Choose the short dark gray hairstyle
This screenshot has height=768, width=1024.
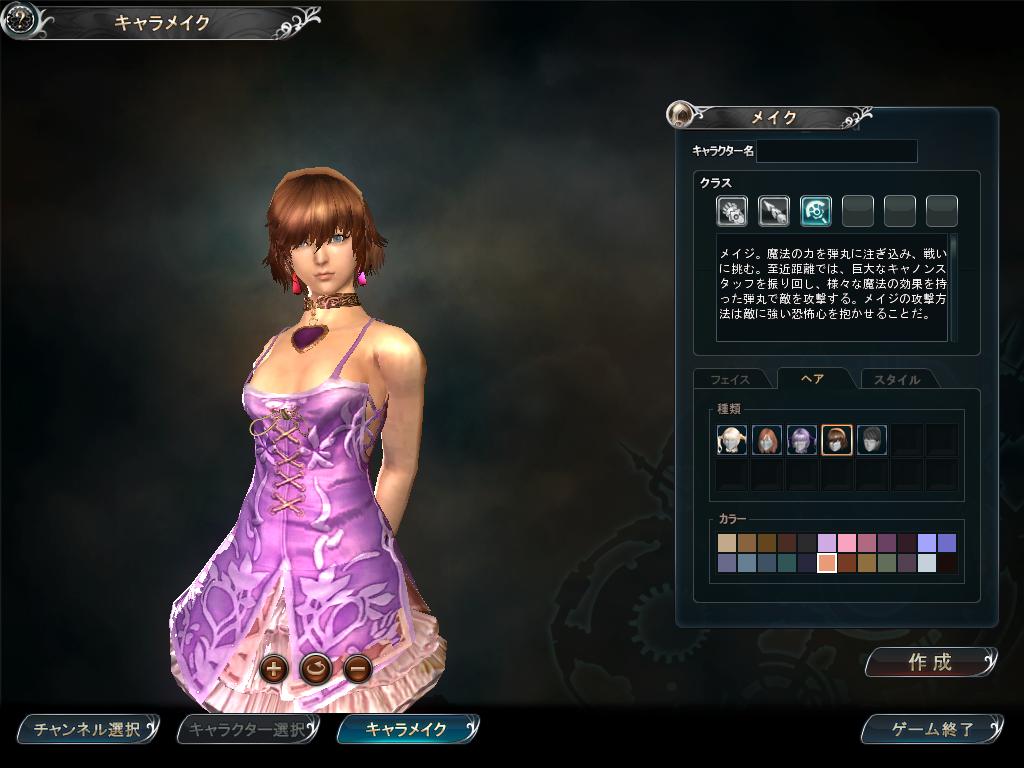pyautogui.click(x=872, y=440)
